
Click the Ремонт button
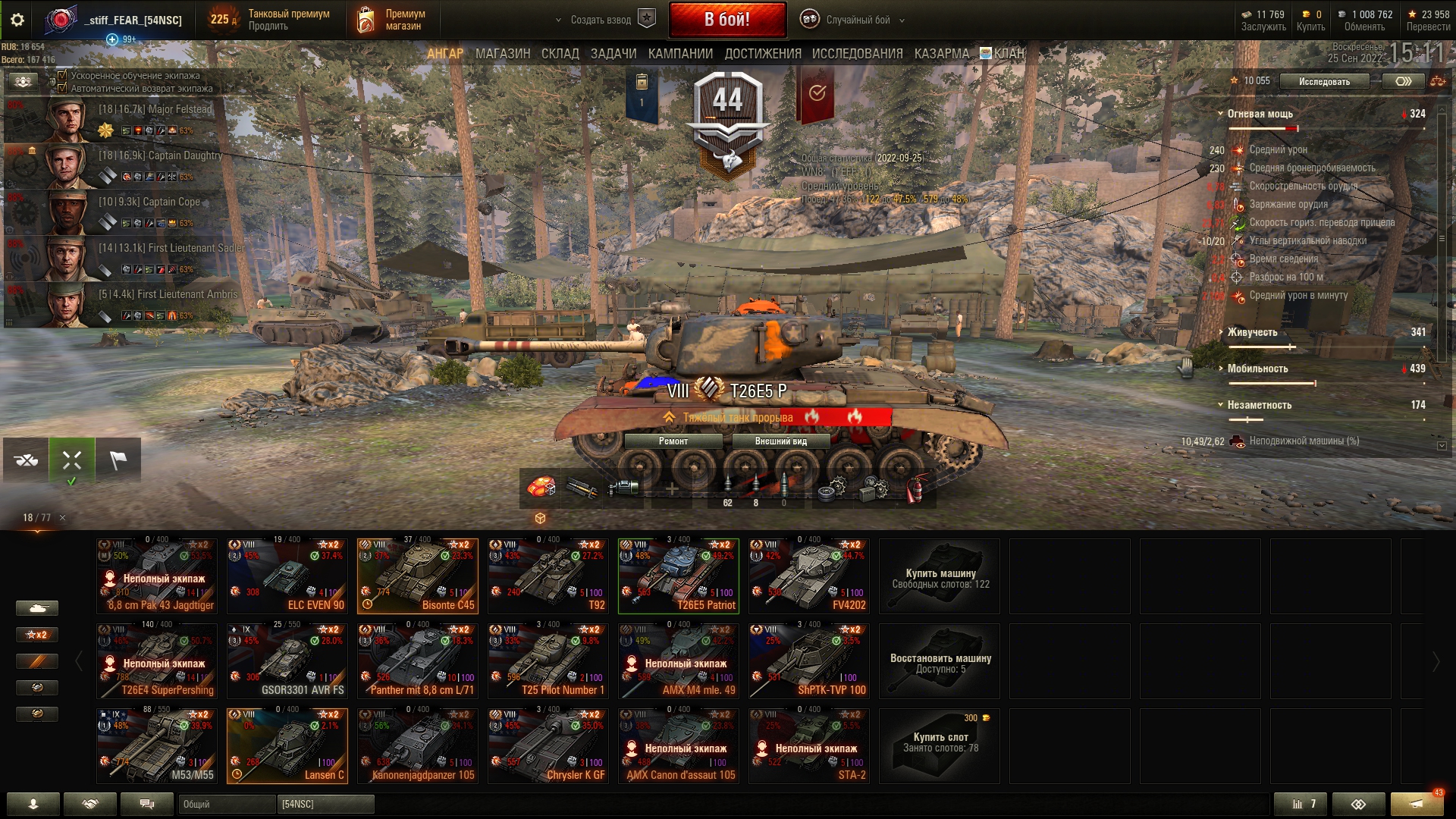tap(673, 441)
